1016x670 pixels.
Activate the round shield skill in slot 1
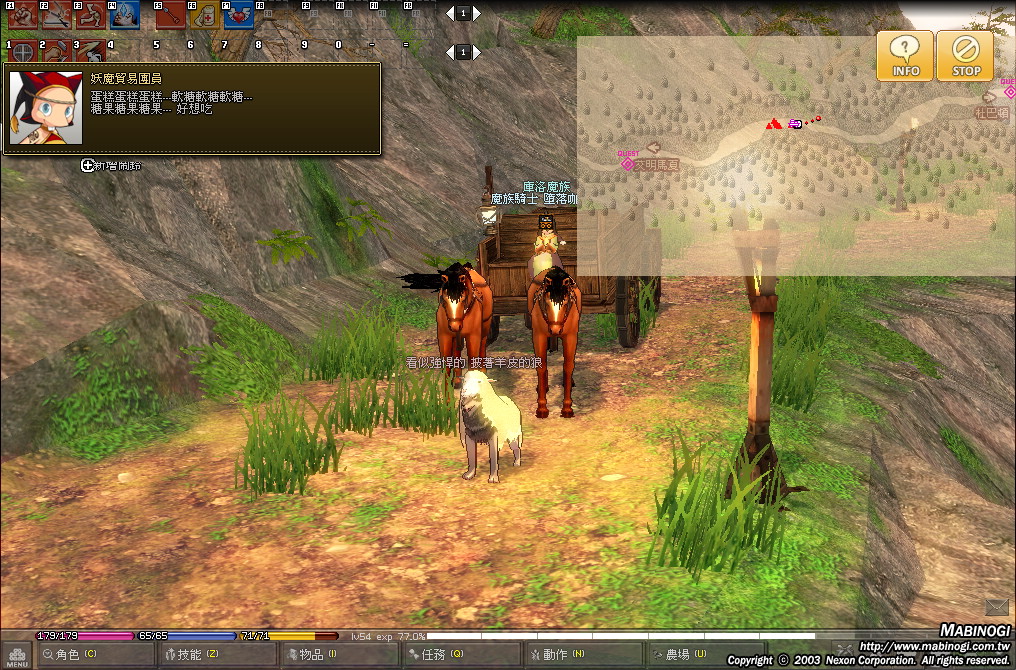coord(22,50)
